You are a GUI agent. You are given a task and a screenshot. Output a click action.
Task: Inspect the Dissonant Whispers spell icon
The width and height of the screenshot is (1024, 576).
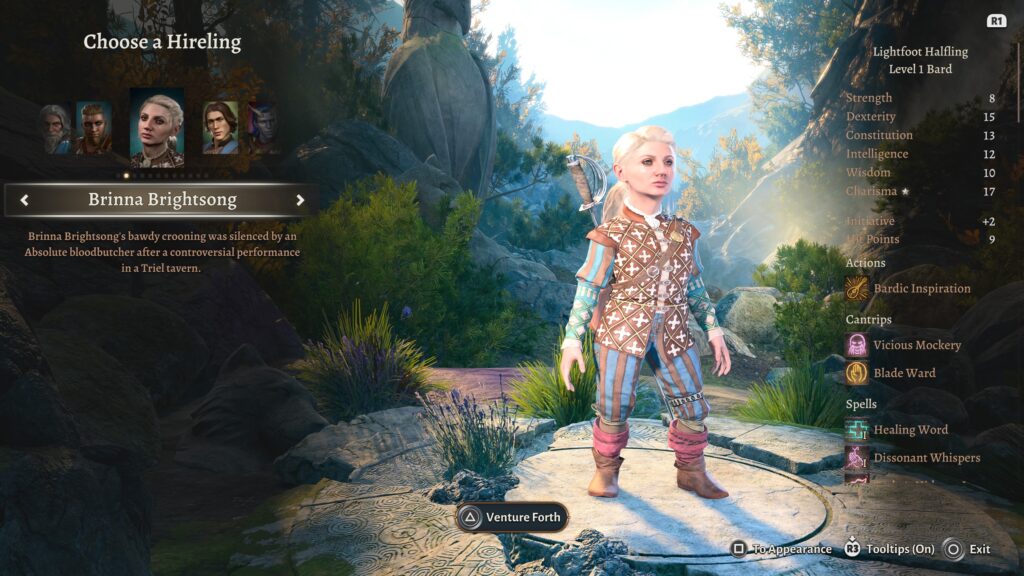click(857, 458)
